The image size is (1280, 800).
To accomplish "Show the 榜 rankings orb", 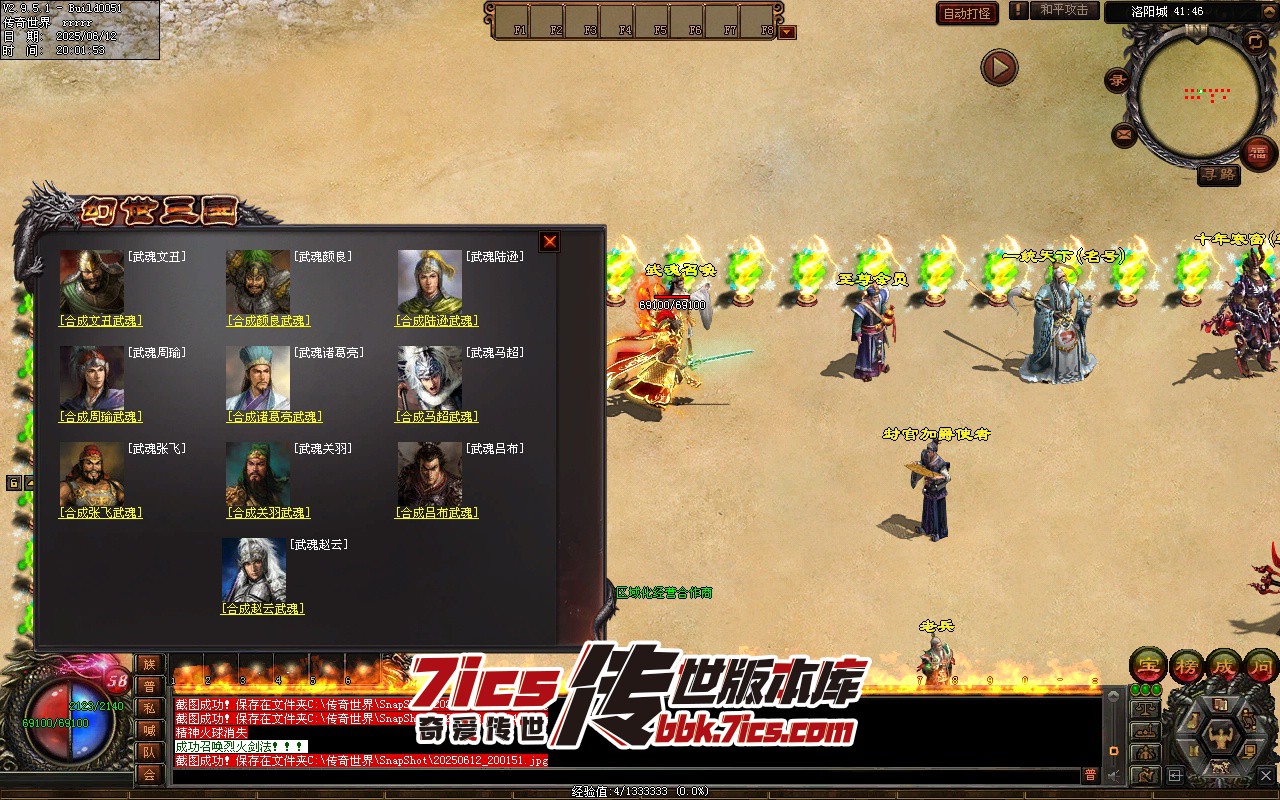I will (x=1186, y=665).
